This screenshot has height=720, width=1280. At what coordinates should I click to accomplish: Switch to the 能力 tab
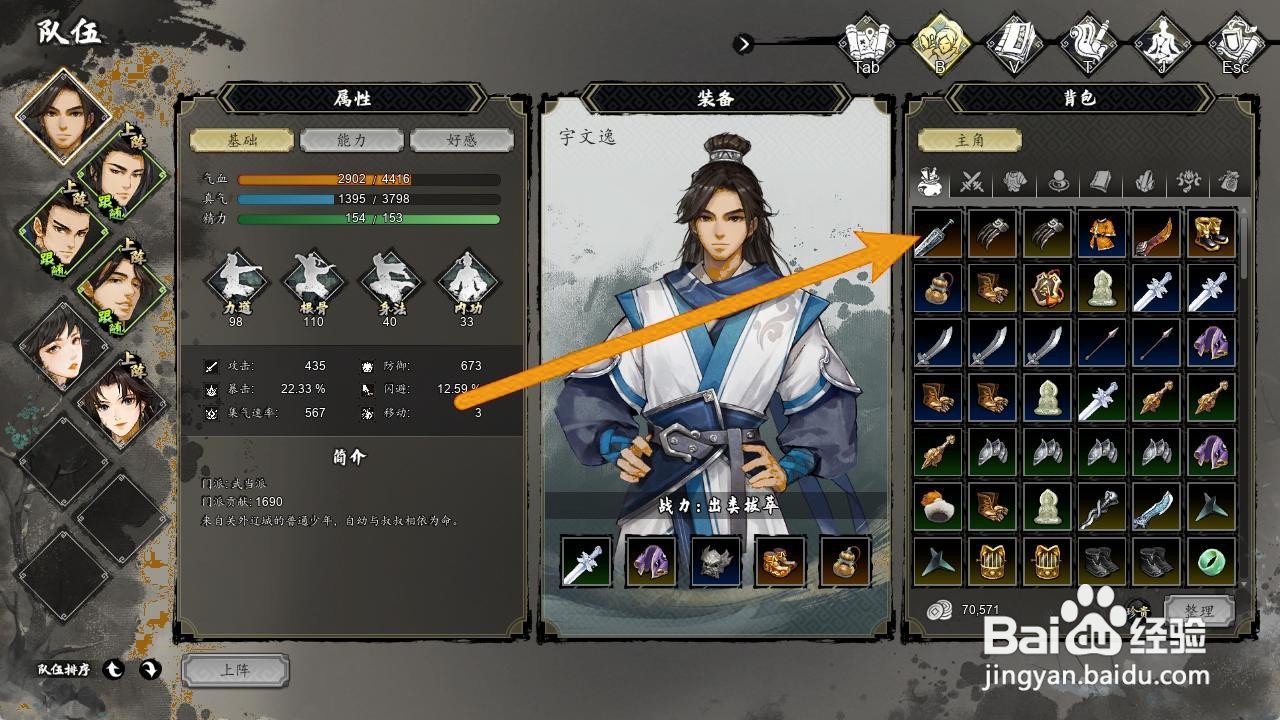(x=352, y=140)
